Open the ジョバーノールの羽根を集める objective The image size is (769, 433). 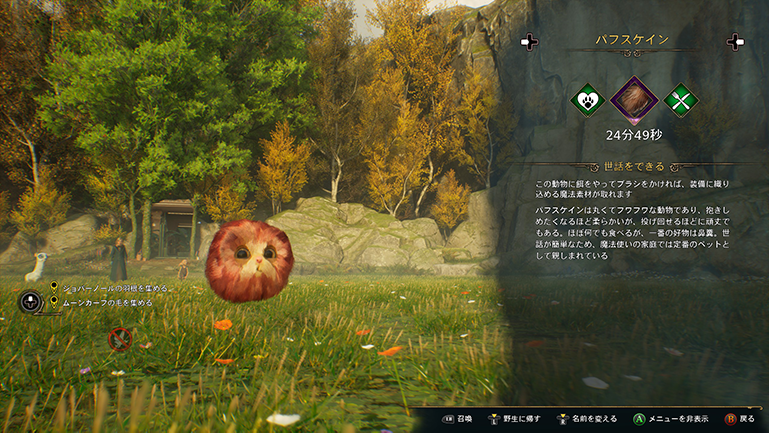(x=116, y=288)
